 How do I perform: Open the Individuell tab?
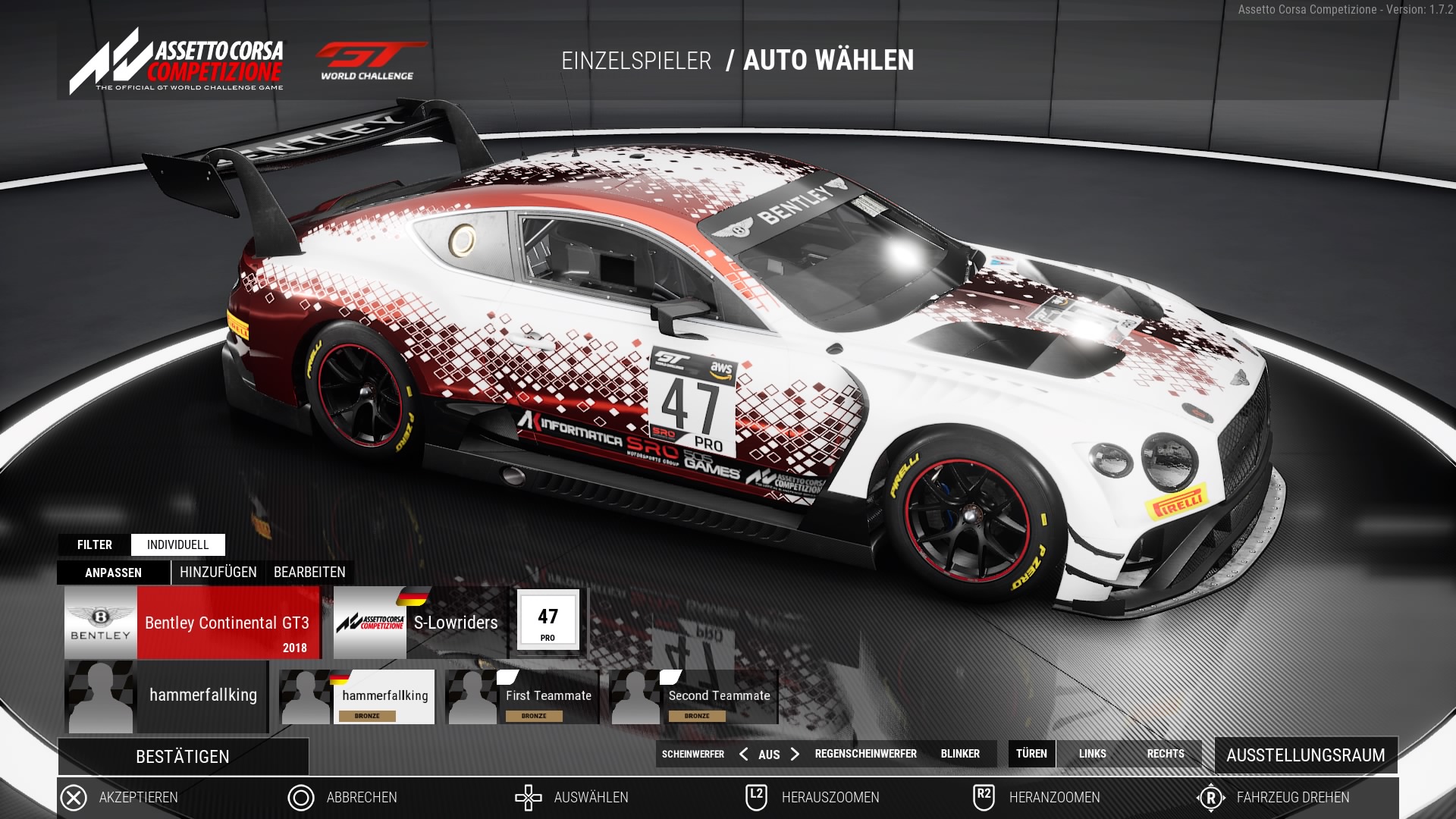[177, 544]
